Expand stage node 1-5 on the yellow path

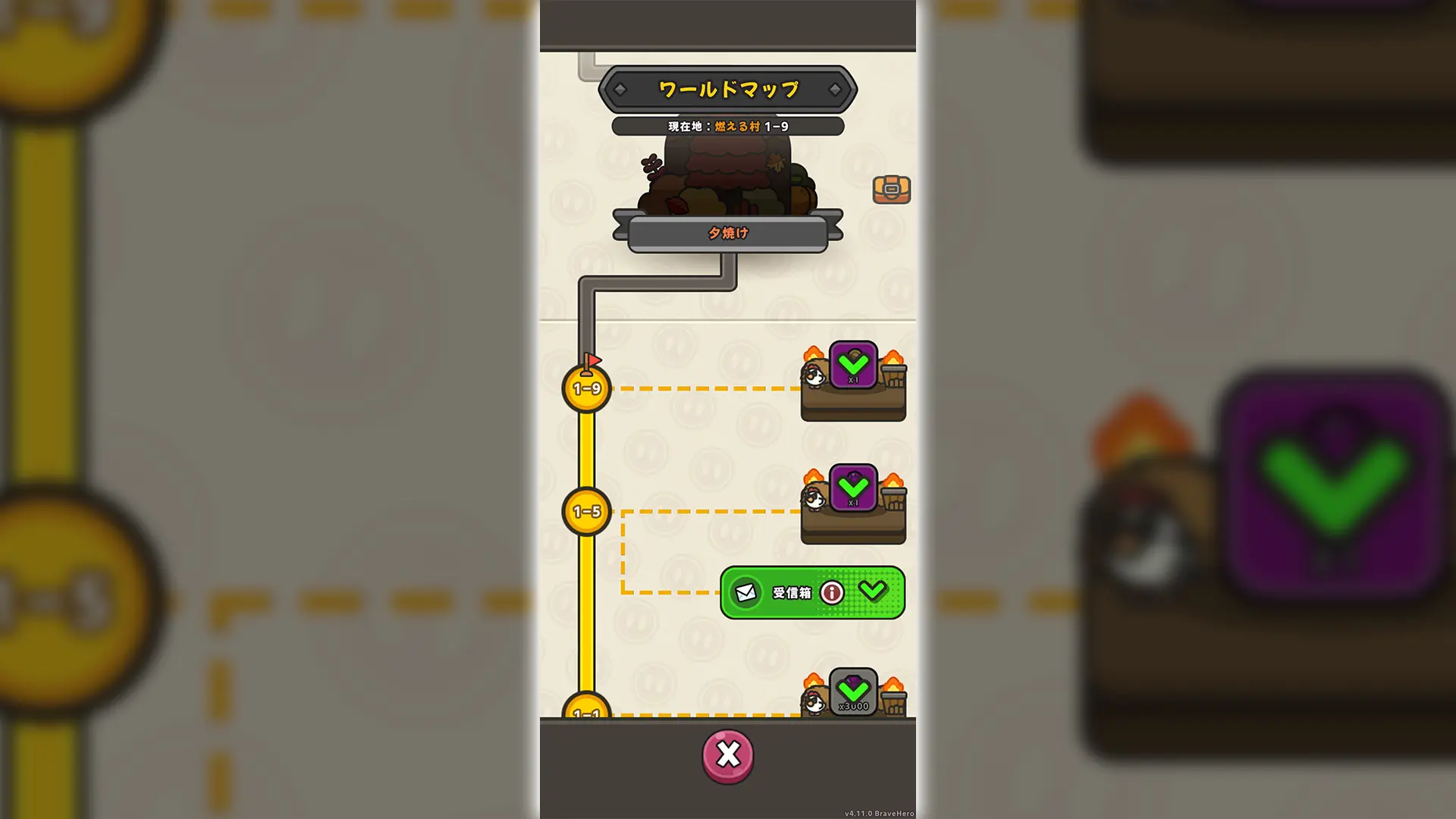click(585, 510)
